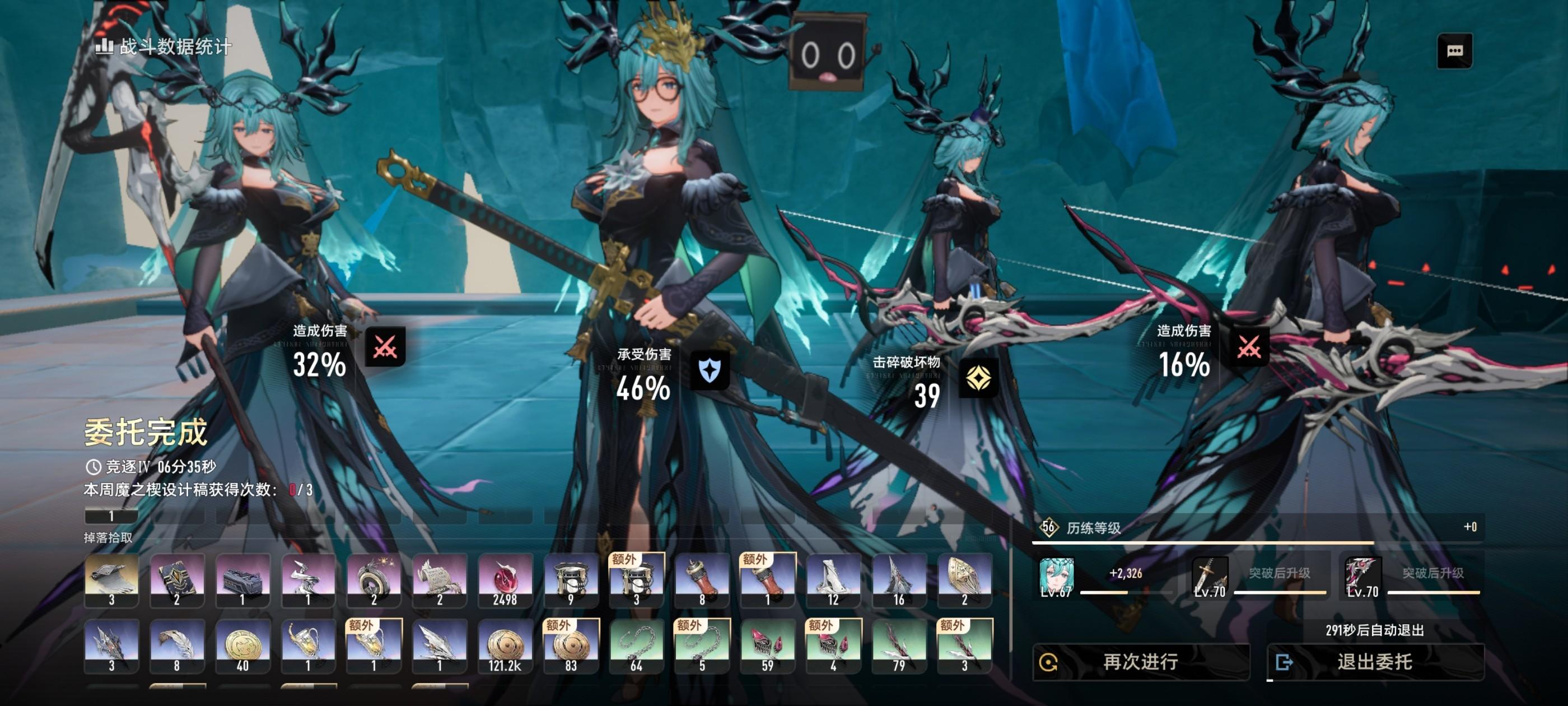Open the chat bubble icon
Viewport: 1568px width, 706px height.
pos(1454,50)
